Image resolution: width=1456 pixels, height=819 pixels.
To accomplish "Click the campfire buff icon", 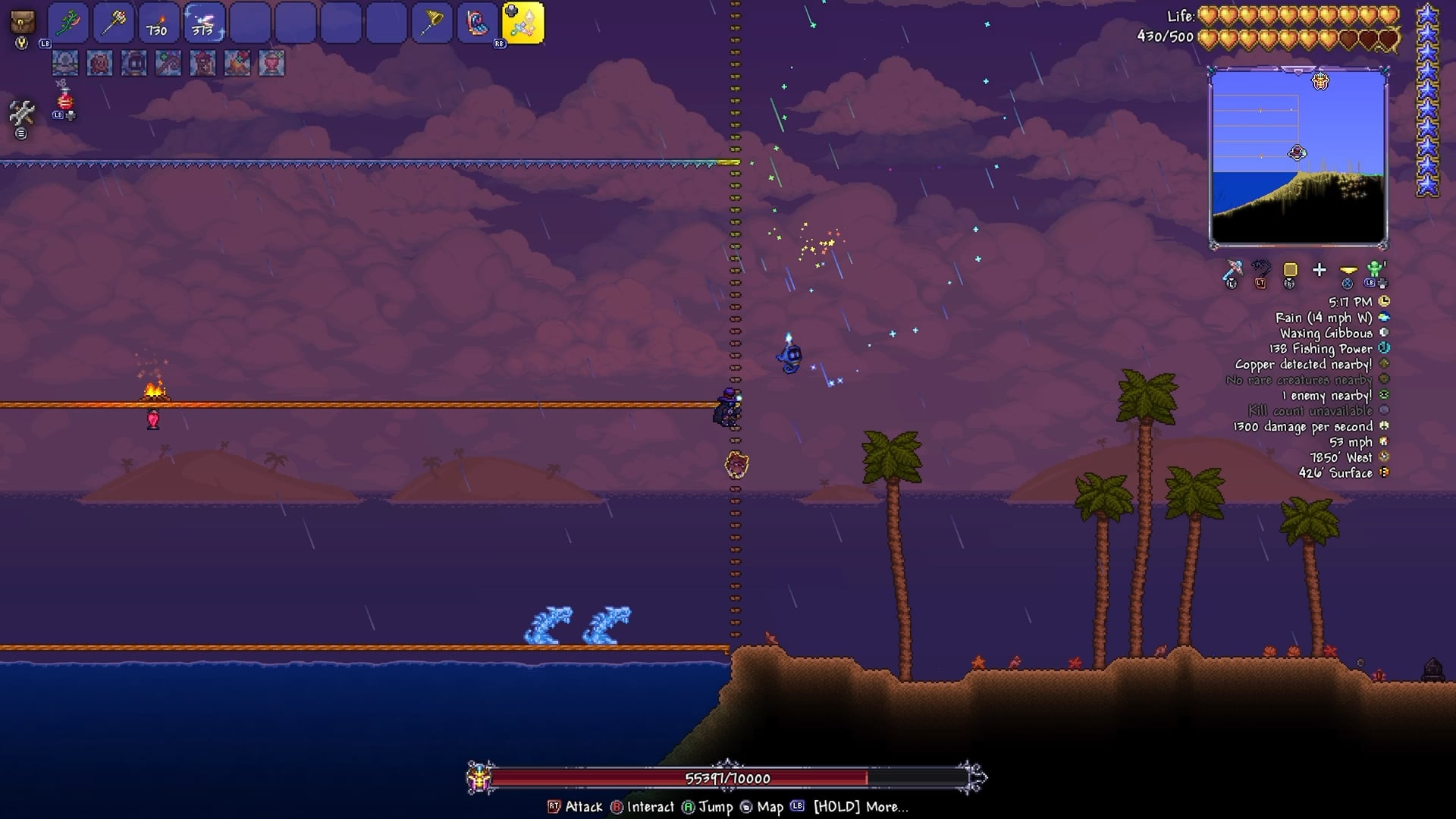I will pos(237,63).
